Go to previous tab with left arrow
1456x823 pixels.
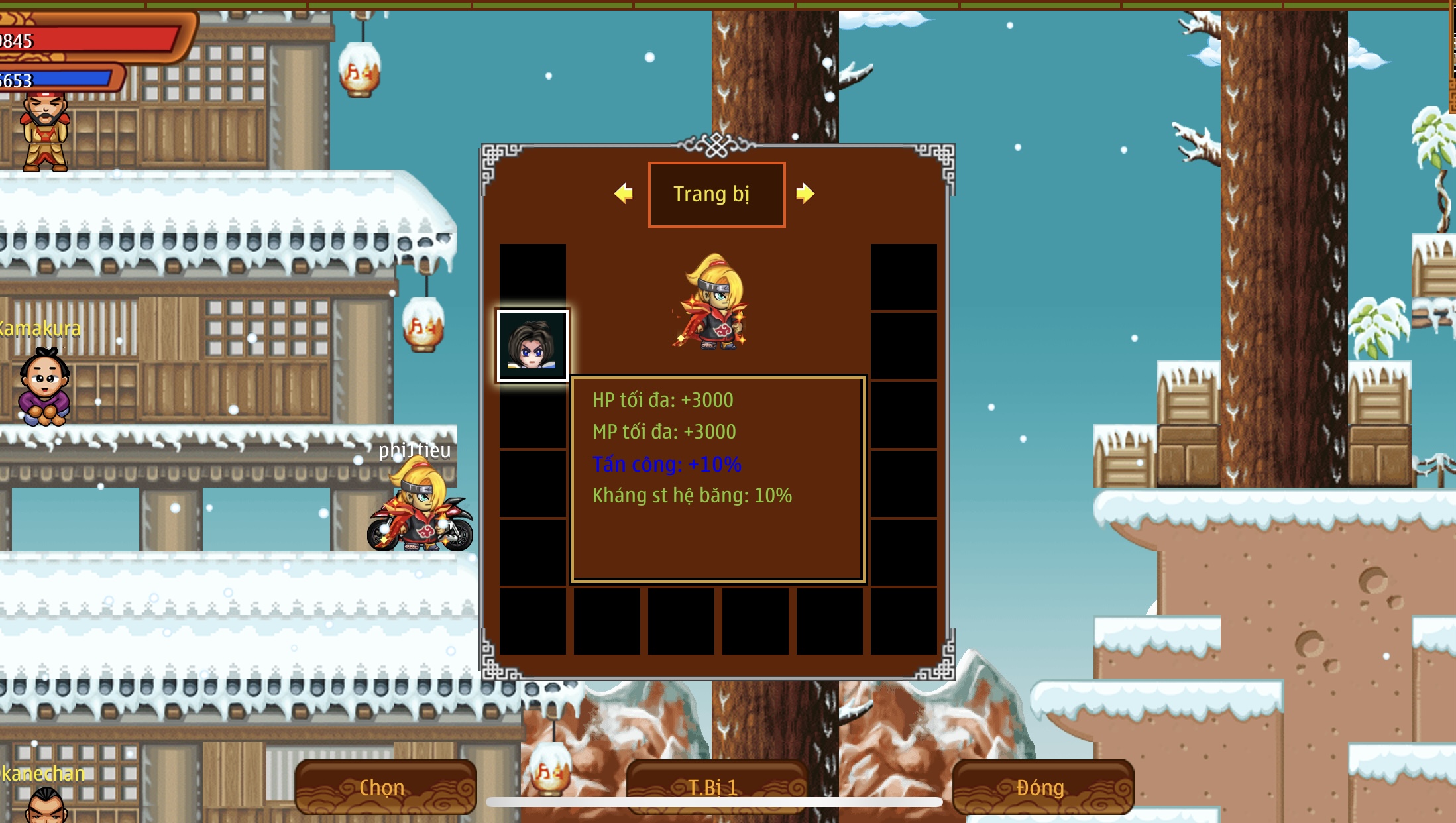(x=623, y=193)
